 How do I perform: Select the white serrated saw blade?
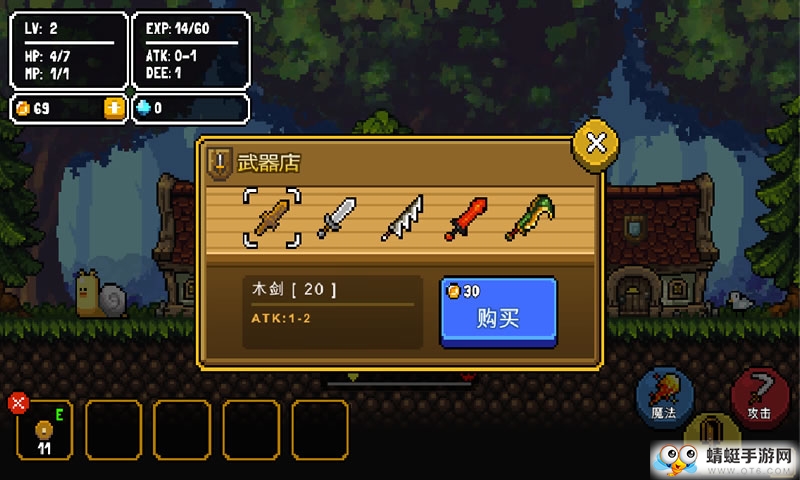pyautogui.click(x=401, y=217)
